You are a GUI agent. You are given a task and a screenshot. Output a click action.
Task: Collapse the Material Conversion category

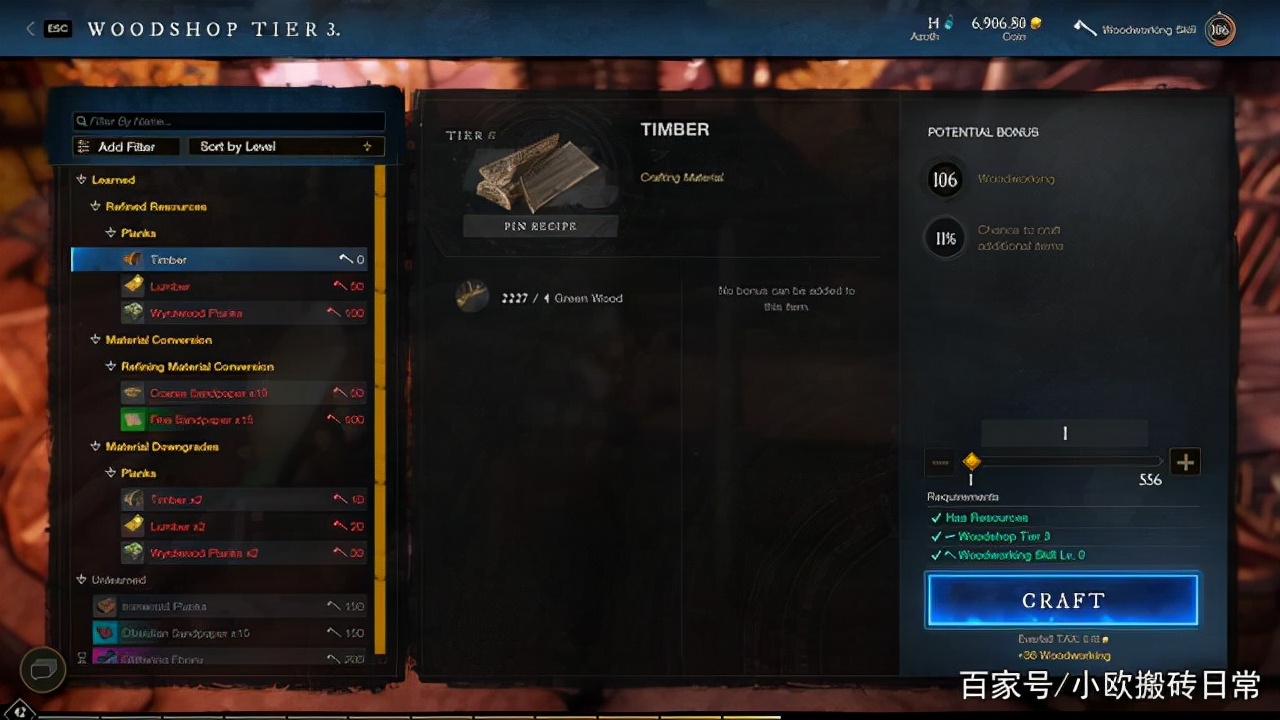coord(96,340)
